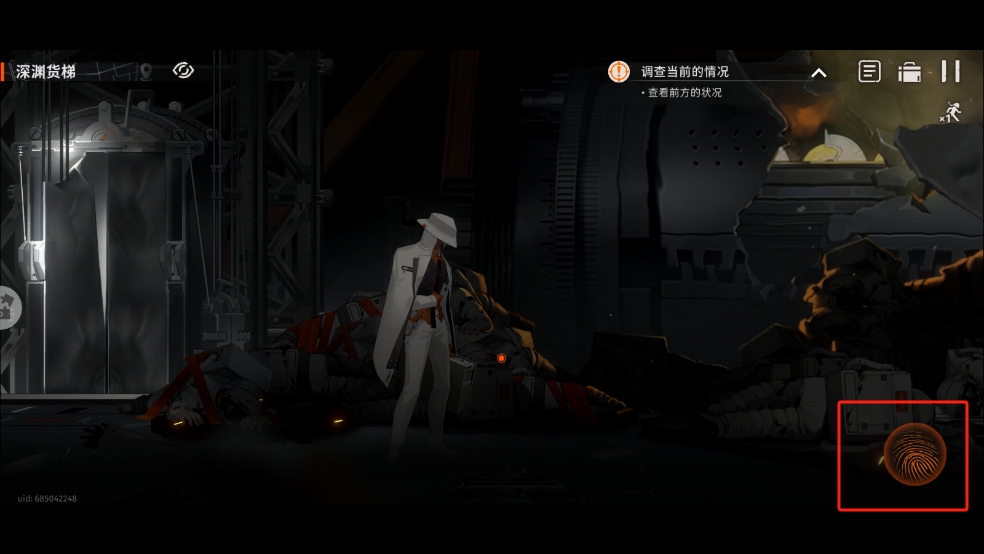Toggle the eye visibility icon
Image resolution: width=984 pixels, height=554 pixels.
coord(183,70)
